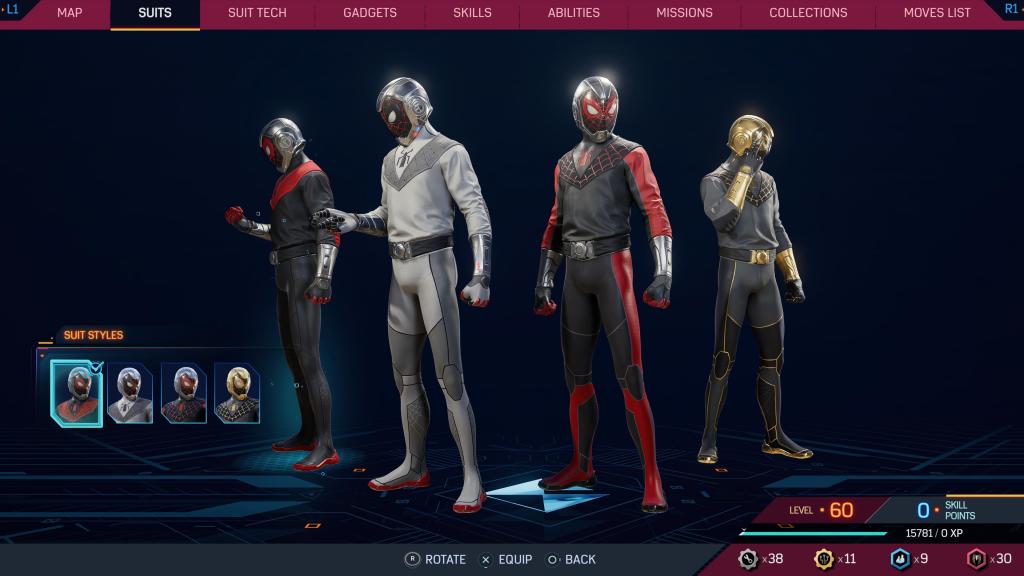Select the black and red suit style thumbnail
The height and width of the screenshot is (576, 1024).
77,394
